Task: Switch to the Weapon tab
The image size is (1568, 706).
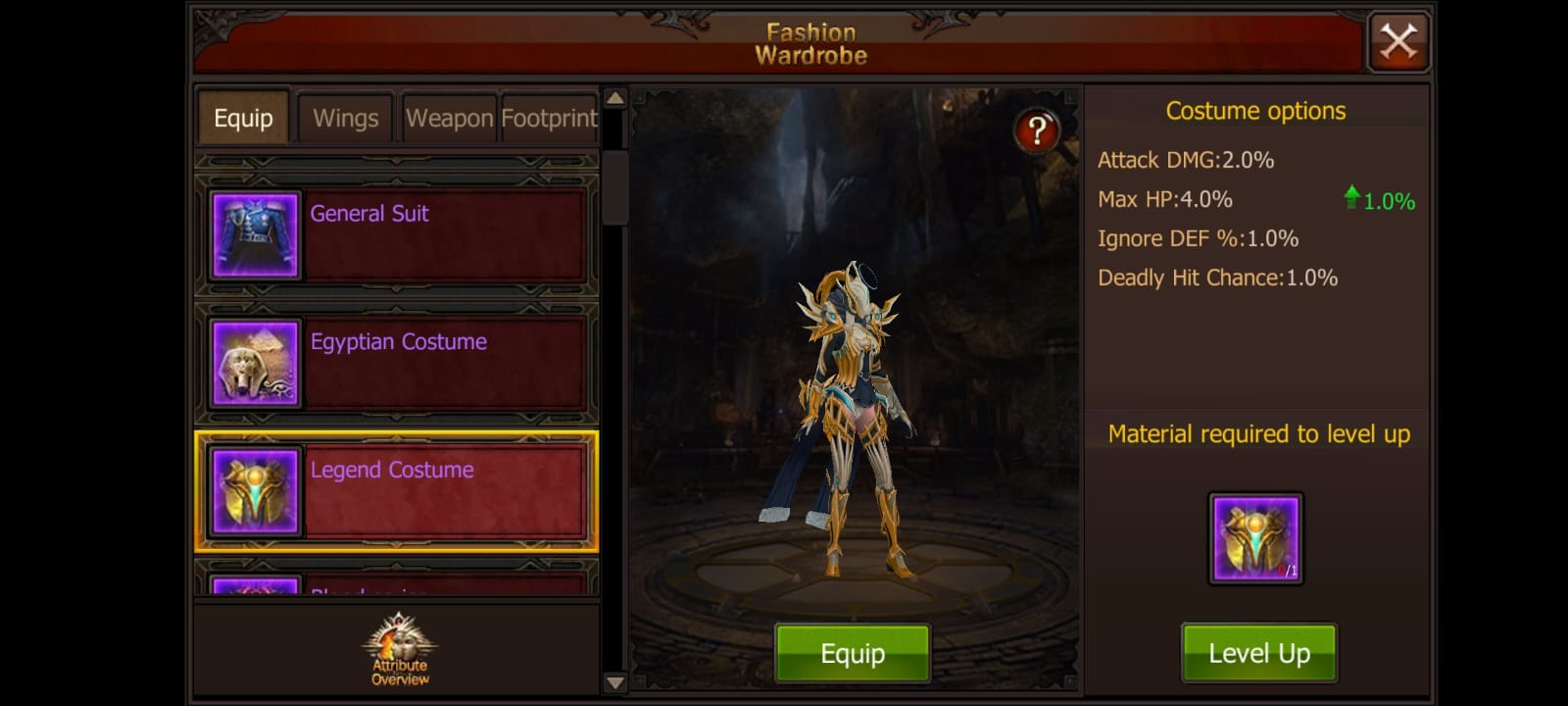Action: [x=449, y=118]
